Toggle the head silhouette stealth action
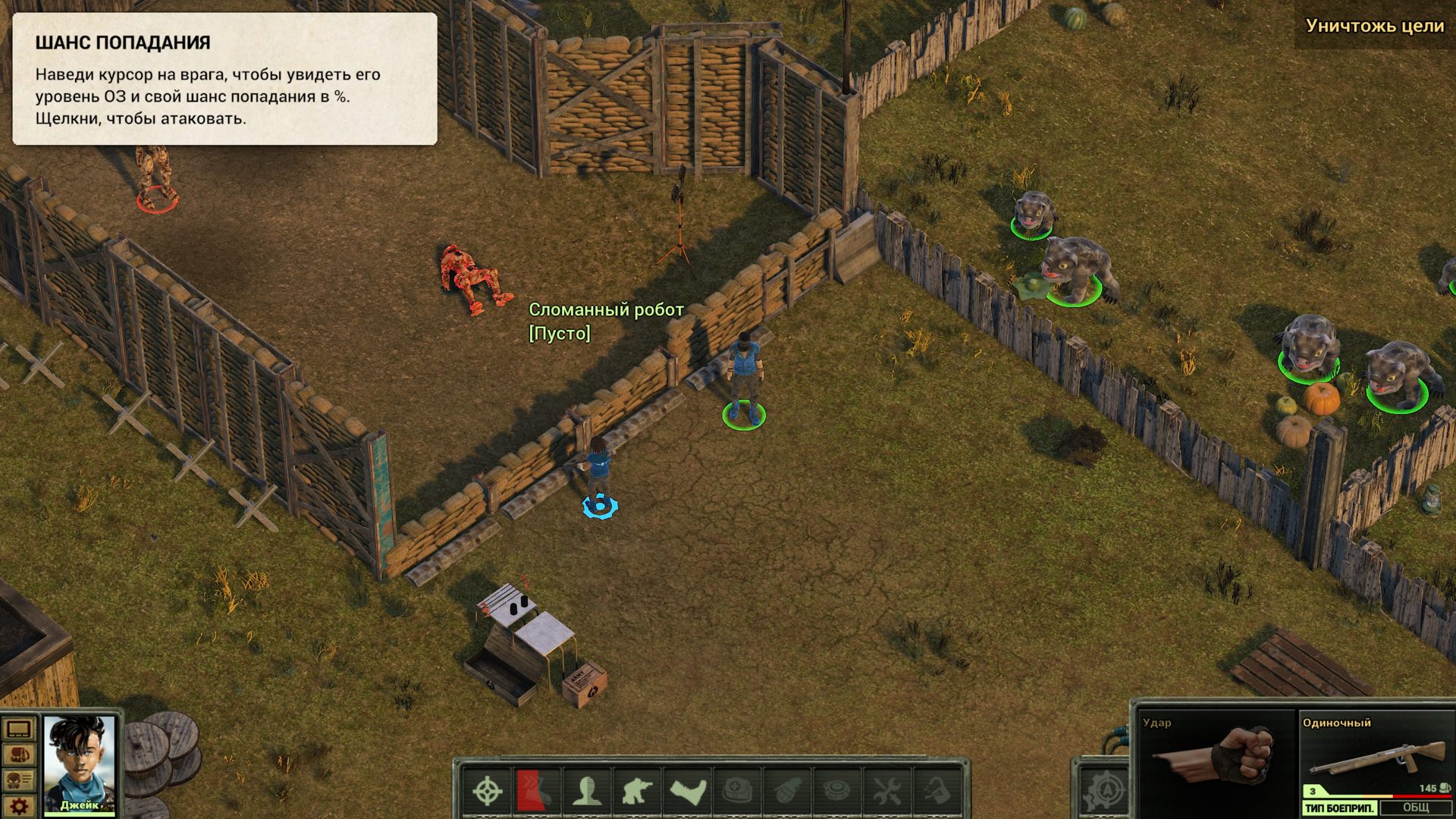The width and height of the screenshot is (1456, 819). [x=586, y=791]
